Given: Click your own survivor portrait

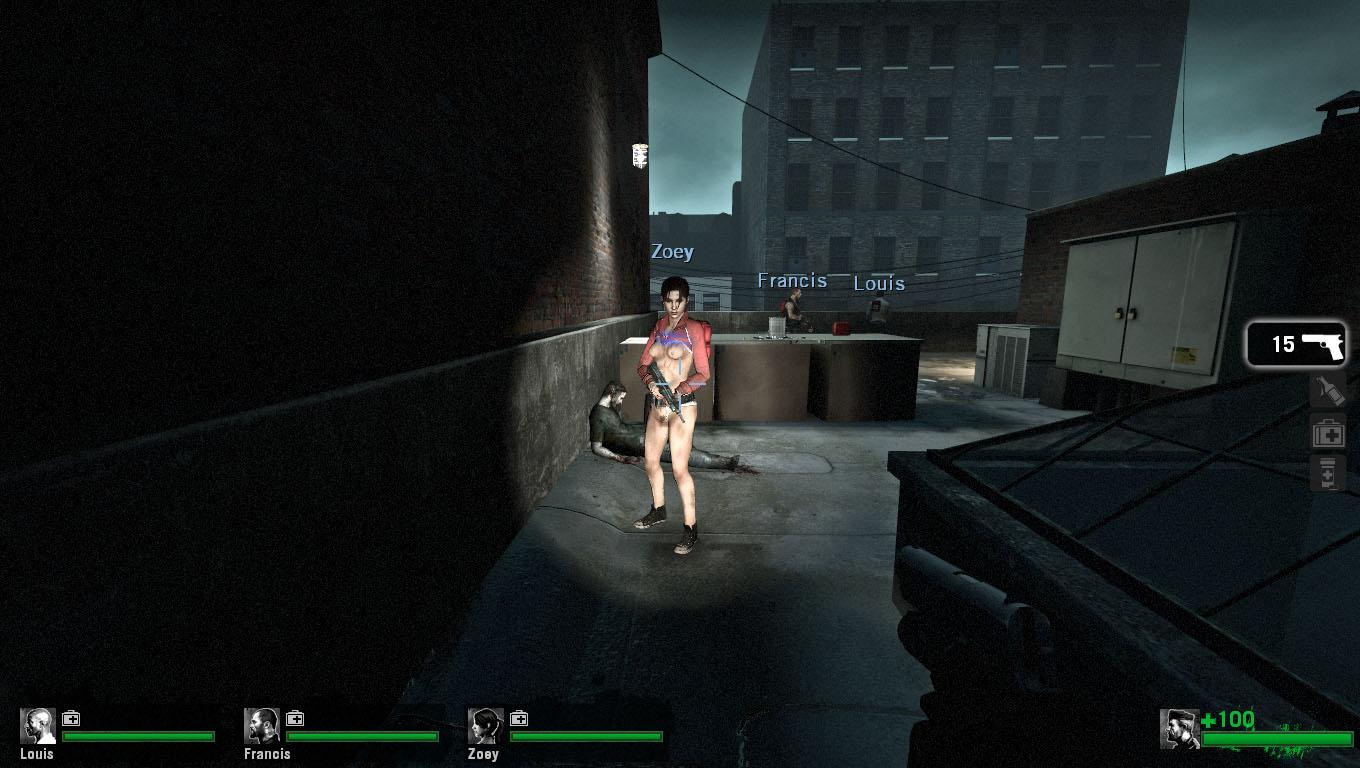Looking at the screenshot, I should coord(1179,728).
